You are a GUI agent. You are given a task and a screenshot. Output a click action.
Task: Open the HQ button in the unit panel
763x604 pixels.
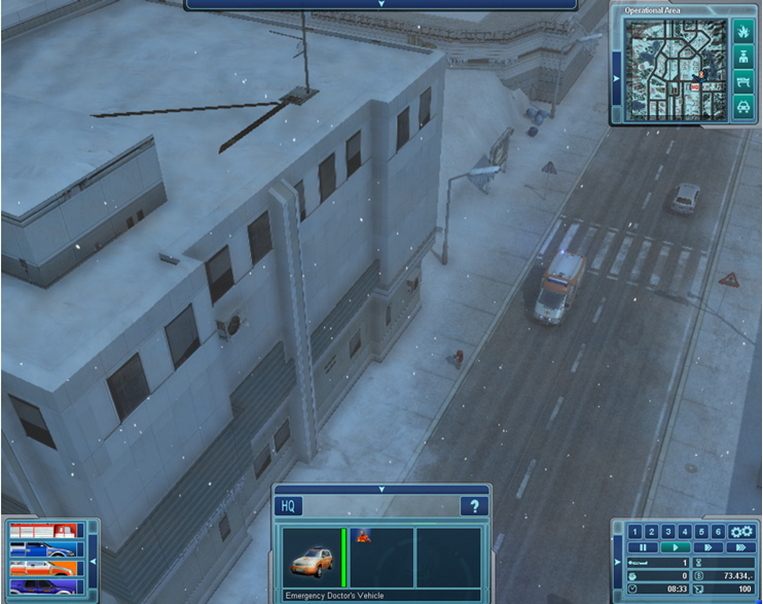click(x=287, y=507)
